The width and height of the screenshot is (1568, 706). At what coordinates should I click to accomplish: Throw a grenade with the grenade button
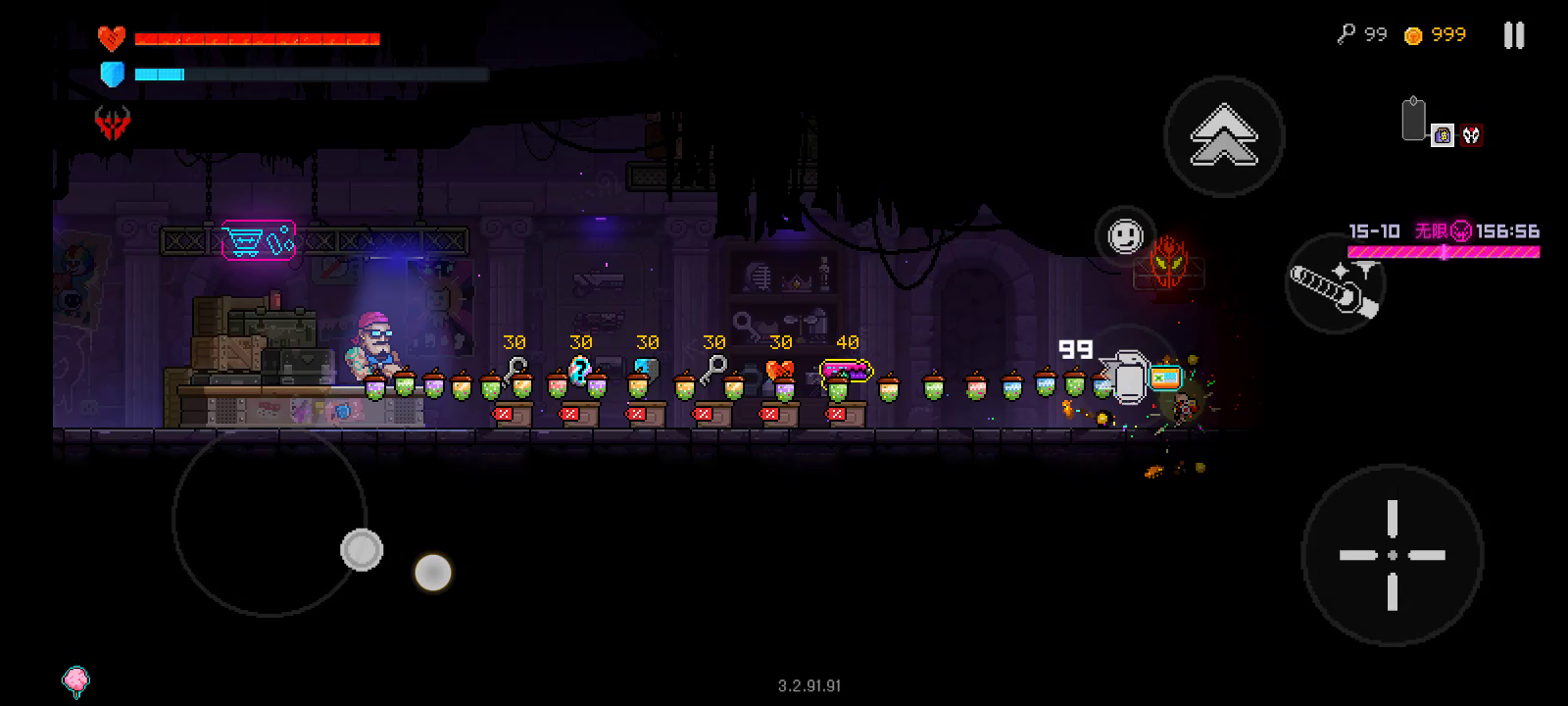coord(1127,375)
